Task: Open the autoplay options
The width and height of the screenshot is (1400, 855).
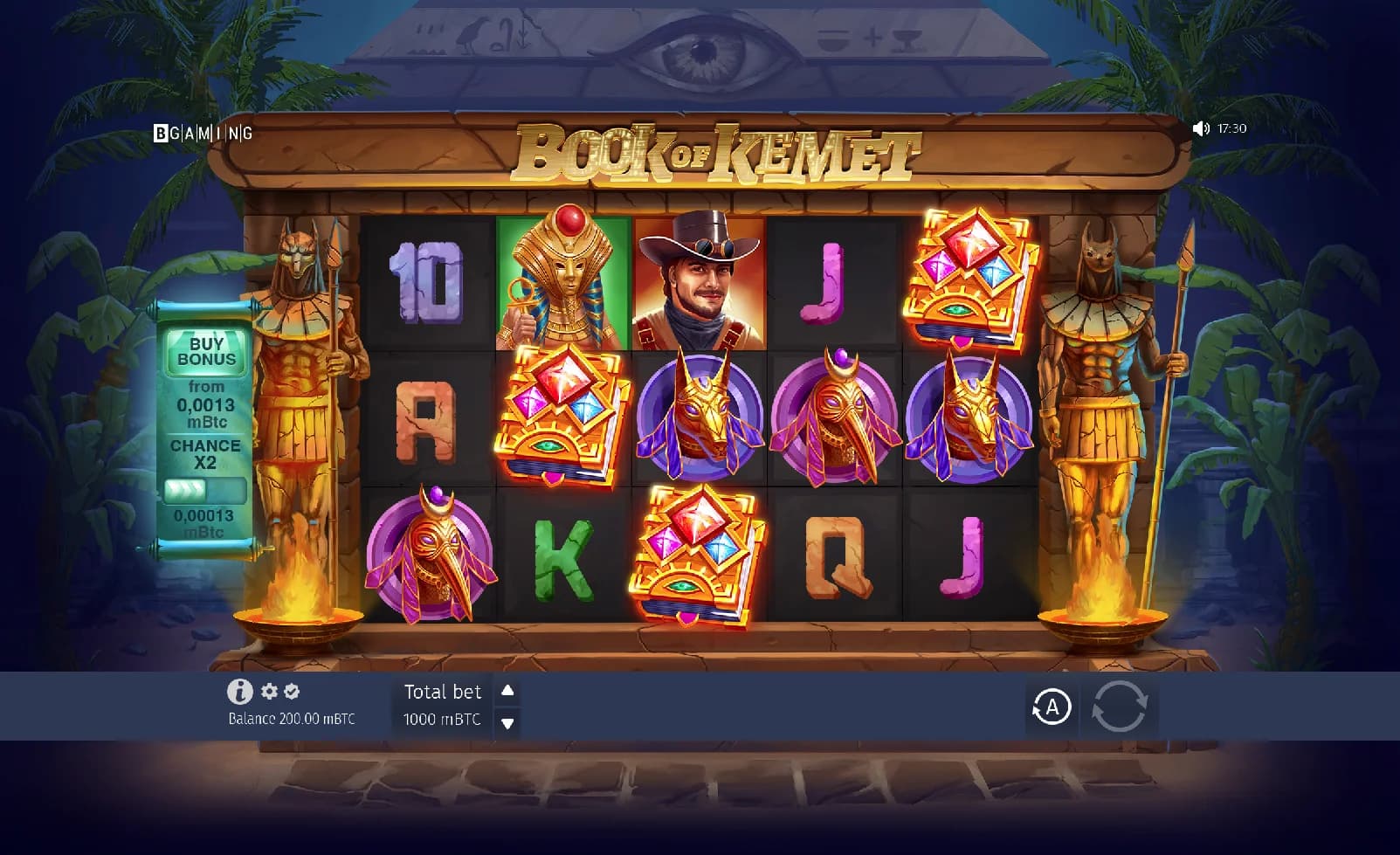Action: click(1052, 707)
